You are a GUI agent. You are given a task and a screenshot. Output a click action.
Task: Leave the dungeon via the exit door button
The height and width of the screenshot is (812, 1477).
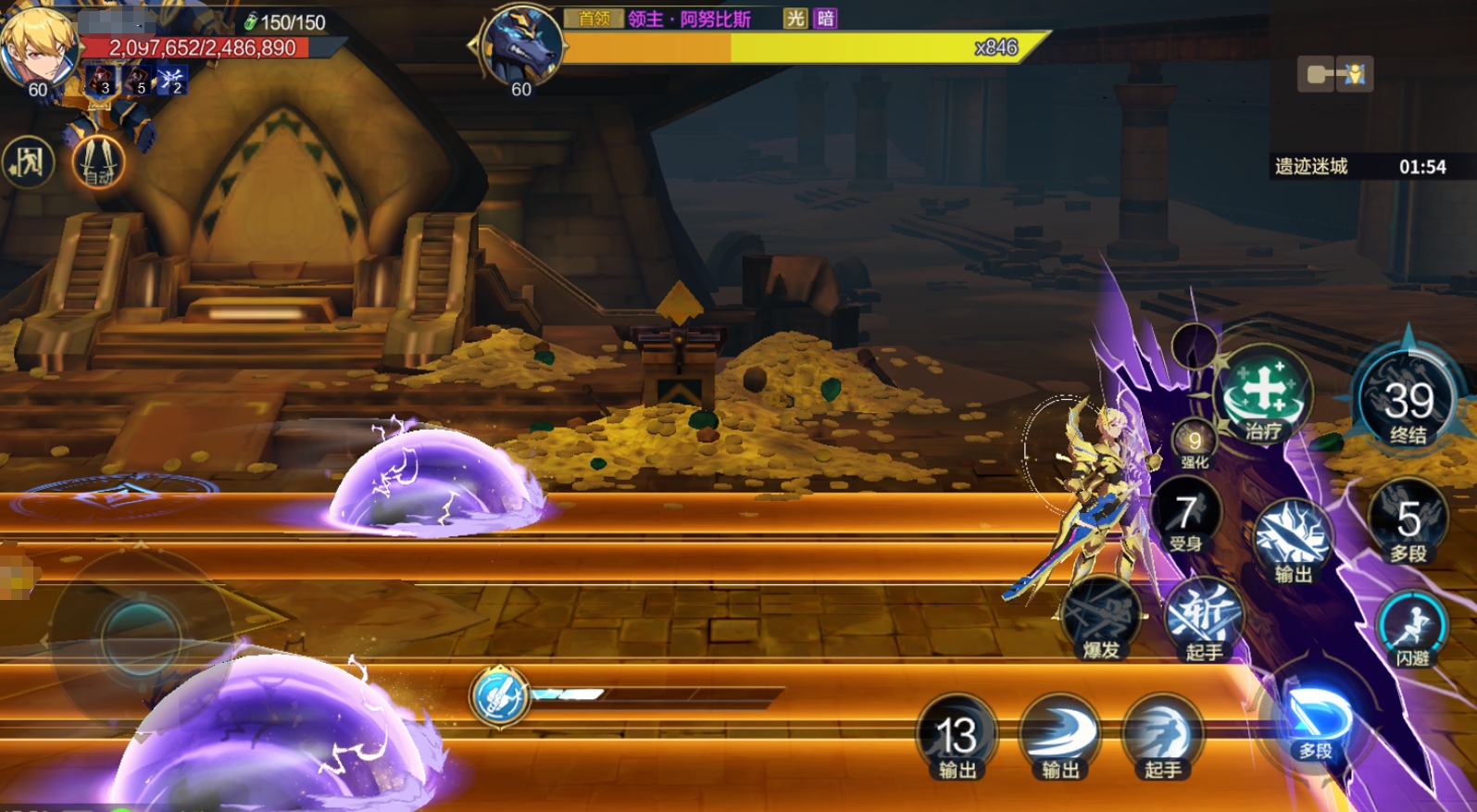coord(29,163)
